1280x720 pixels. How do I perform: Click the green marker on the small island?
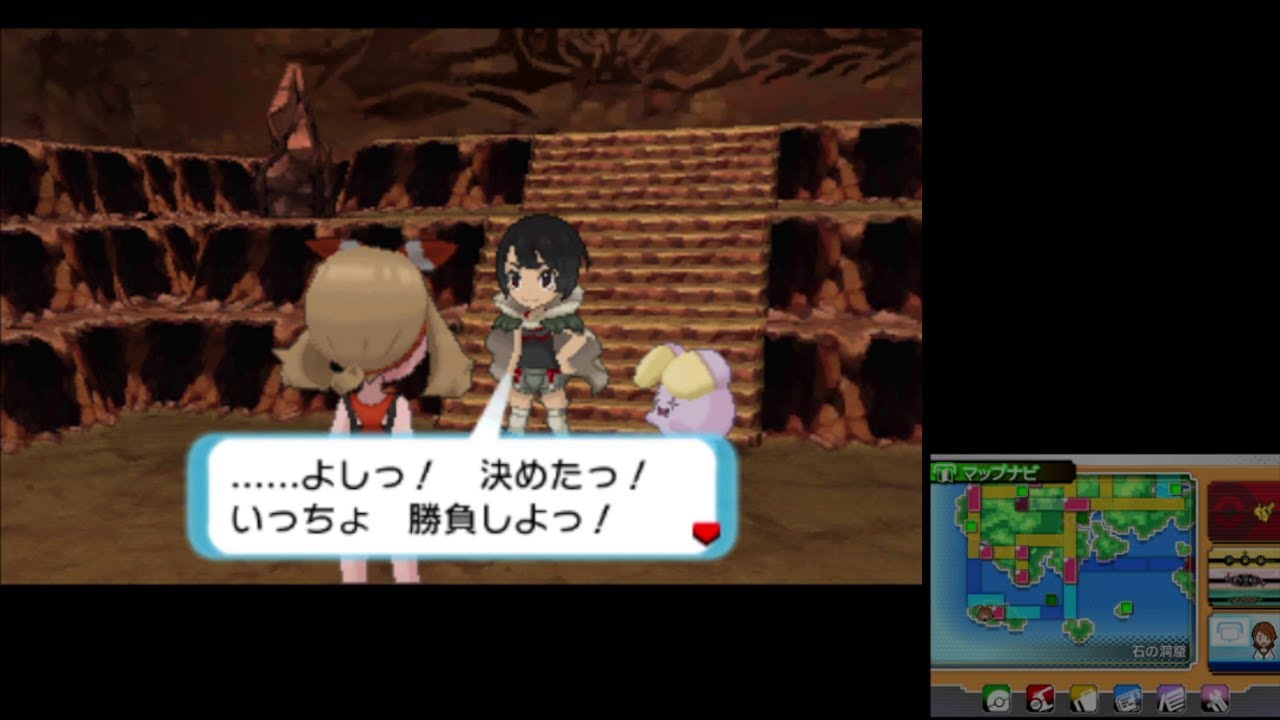pos(1125,607)
